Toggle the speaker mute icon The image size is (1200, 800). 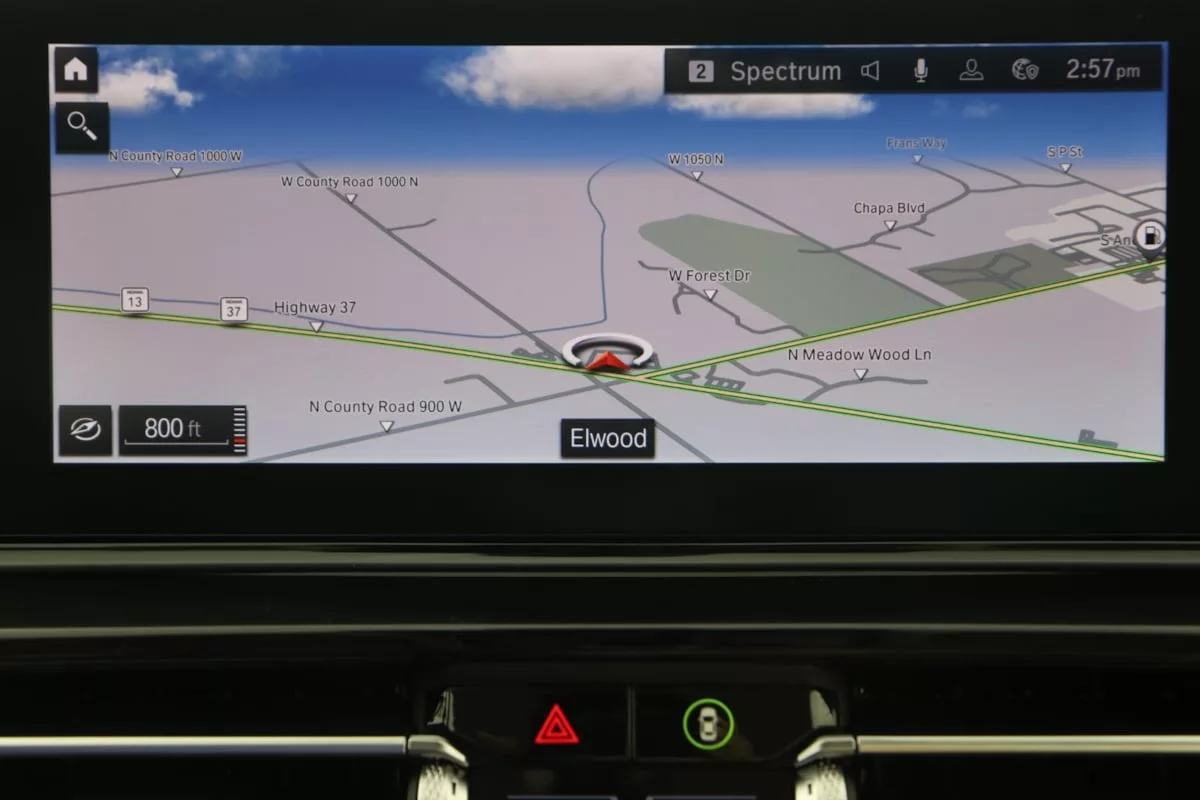click(x=871, y=71)
